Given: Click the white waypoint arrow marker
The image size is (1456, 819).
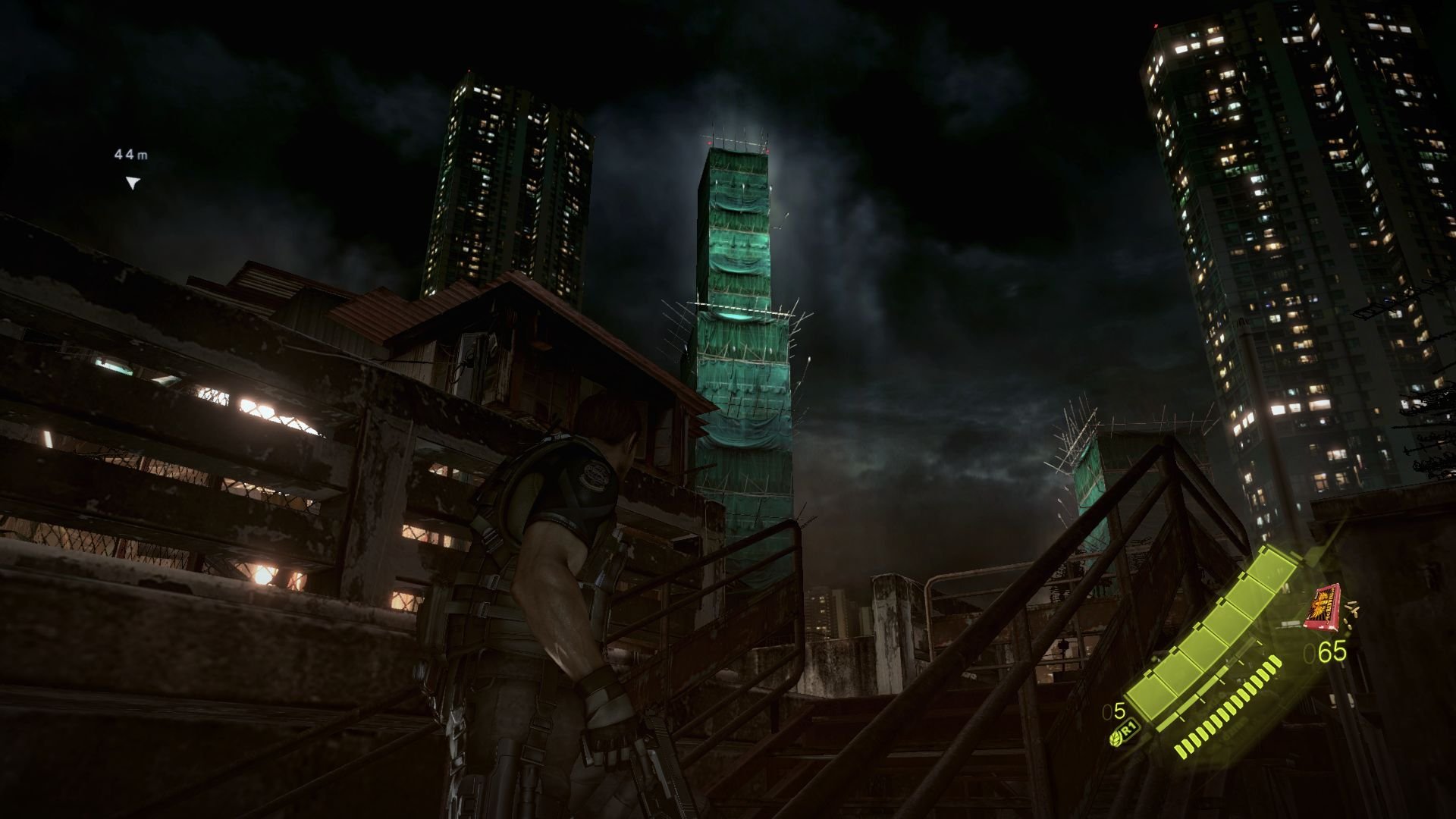Looking at the screenshot, I should pyautogui.click(x=131, y=182).
